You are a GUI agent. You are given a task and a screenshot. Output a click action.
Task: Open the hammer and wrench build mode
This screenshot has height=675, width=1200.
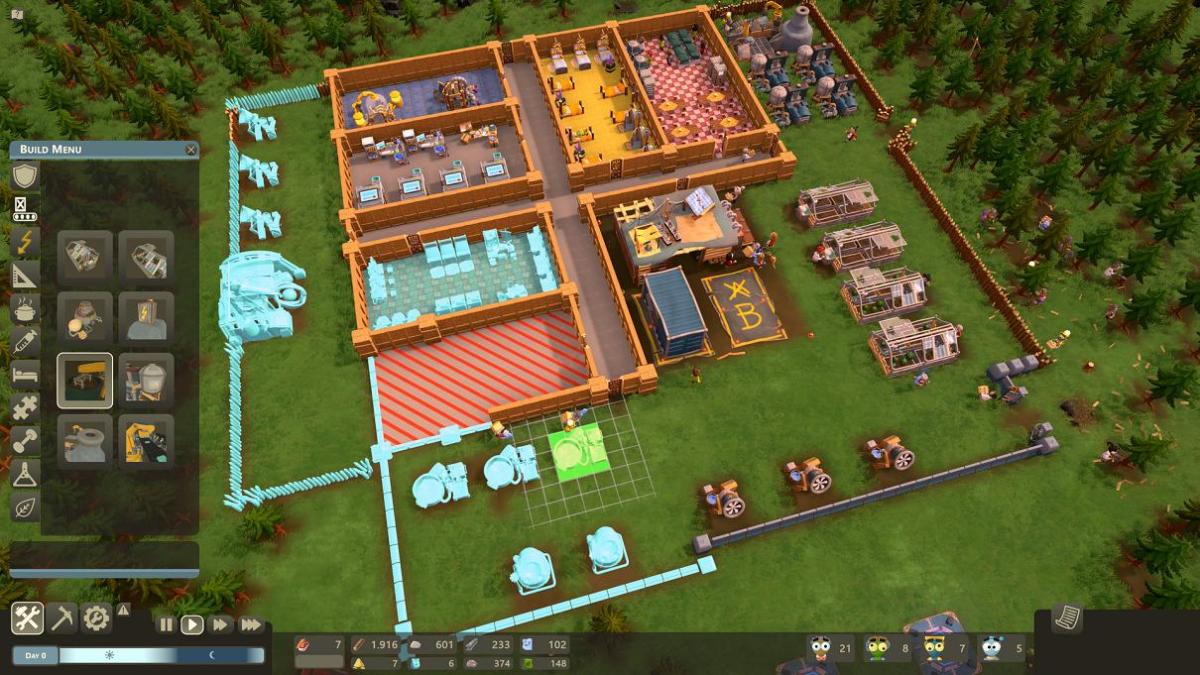click(27, 618)
